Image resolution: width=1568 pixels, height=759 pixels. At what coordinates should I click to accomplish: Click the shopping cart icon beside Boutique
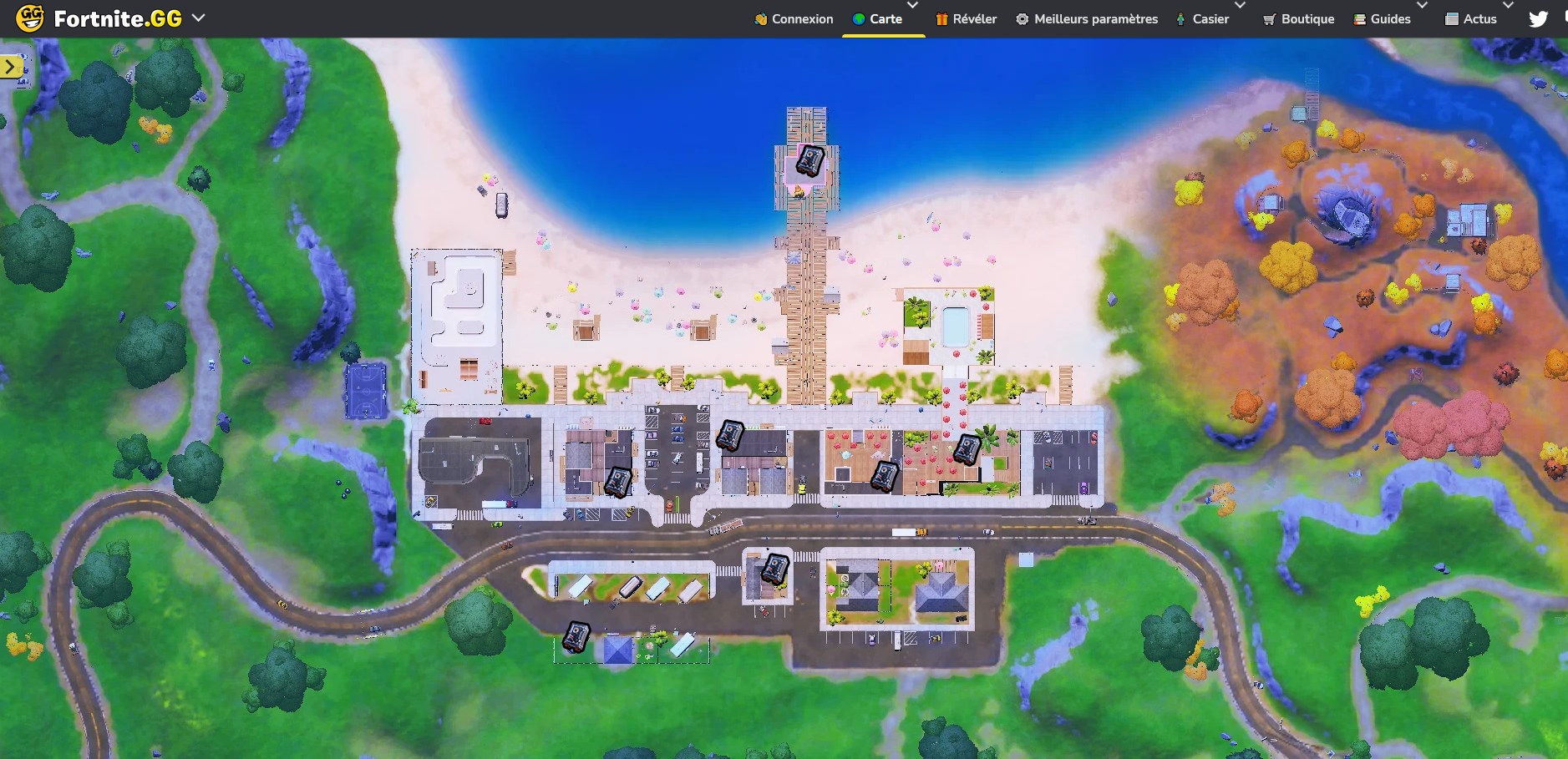pyautogui.click(x=1271, y=18)
